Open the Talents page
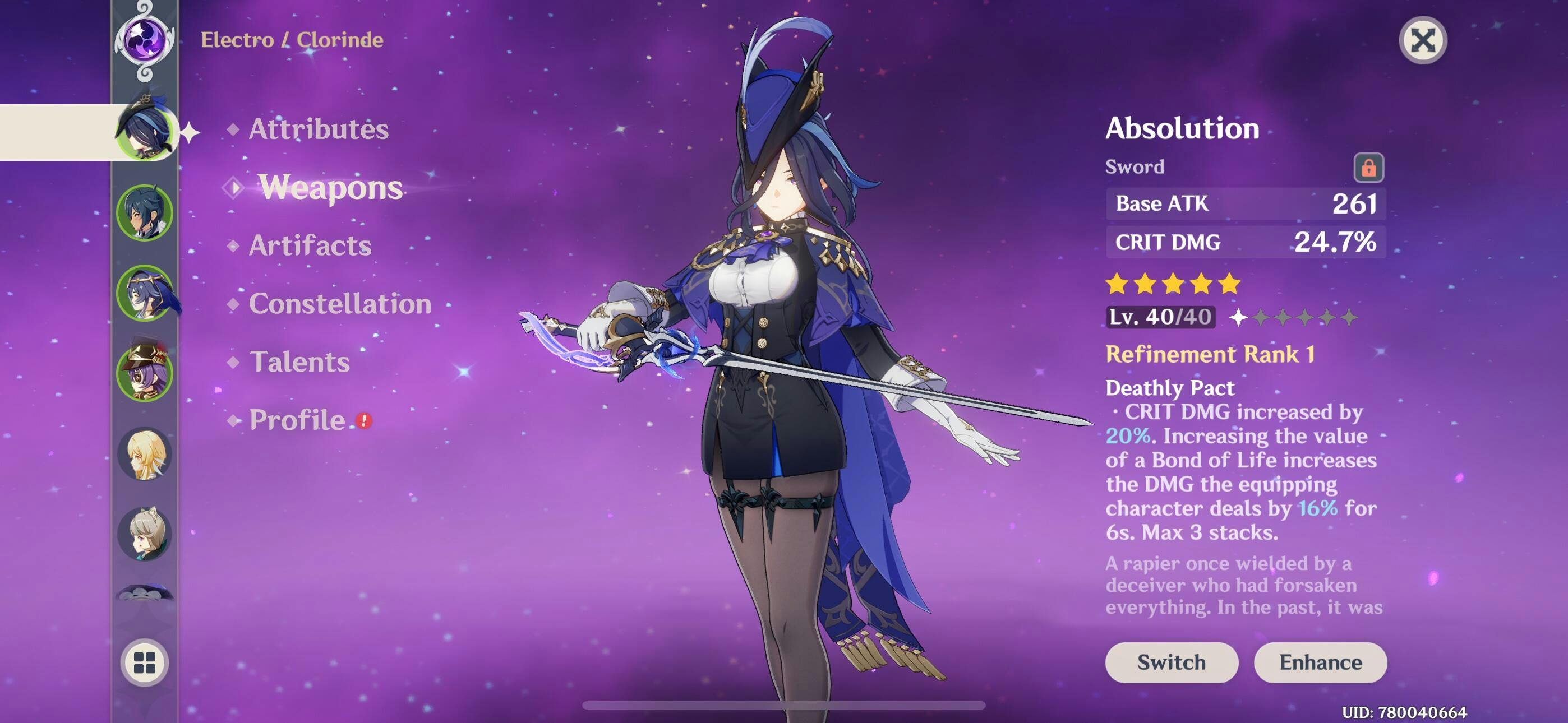 click(299, 362)
